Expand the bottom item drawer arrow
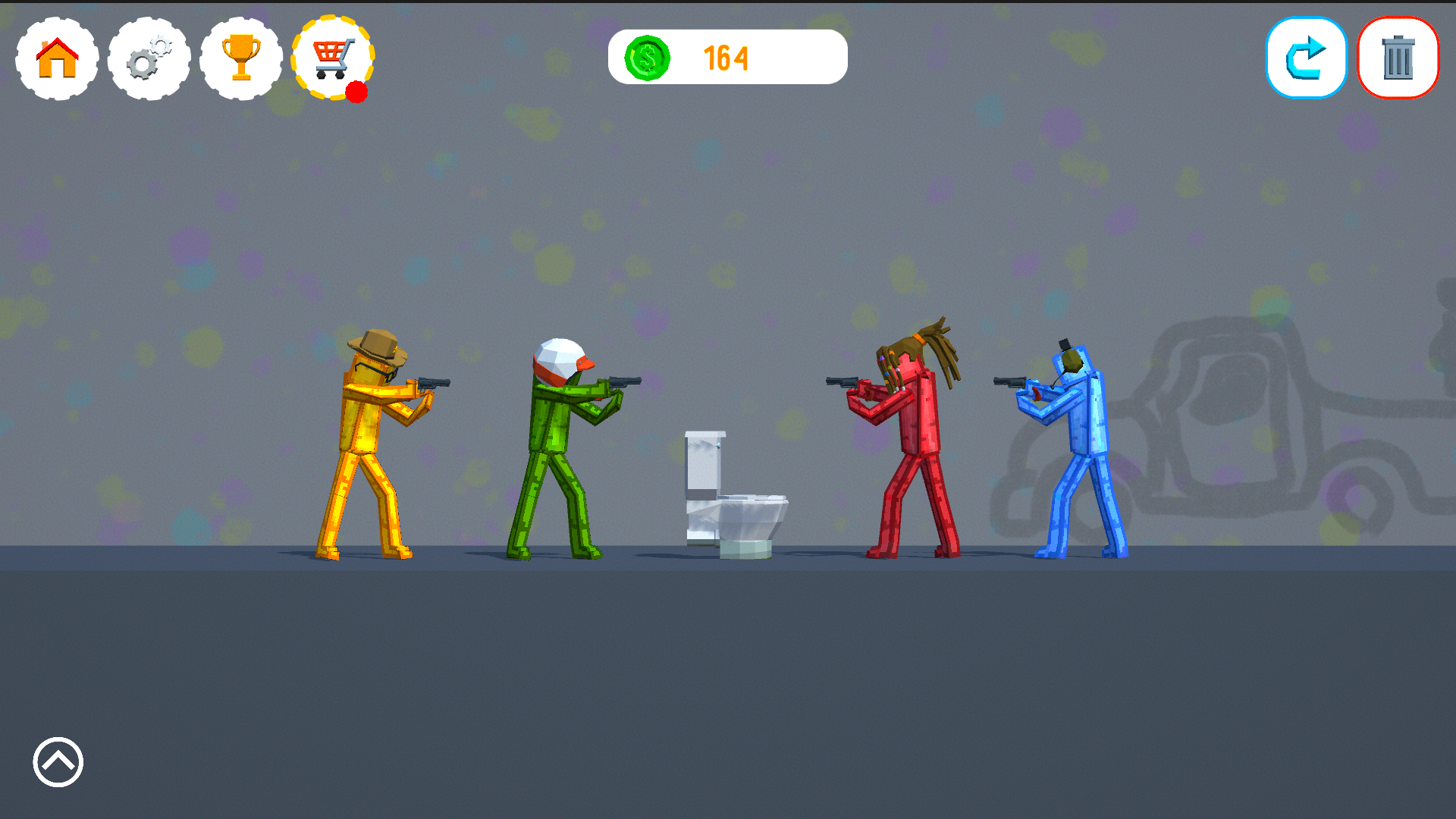Screen dimensions: 1456x819 57,762
